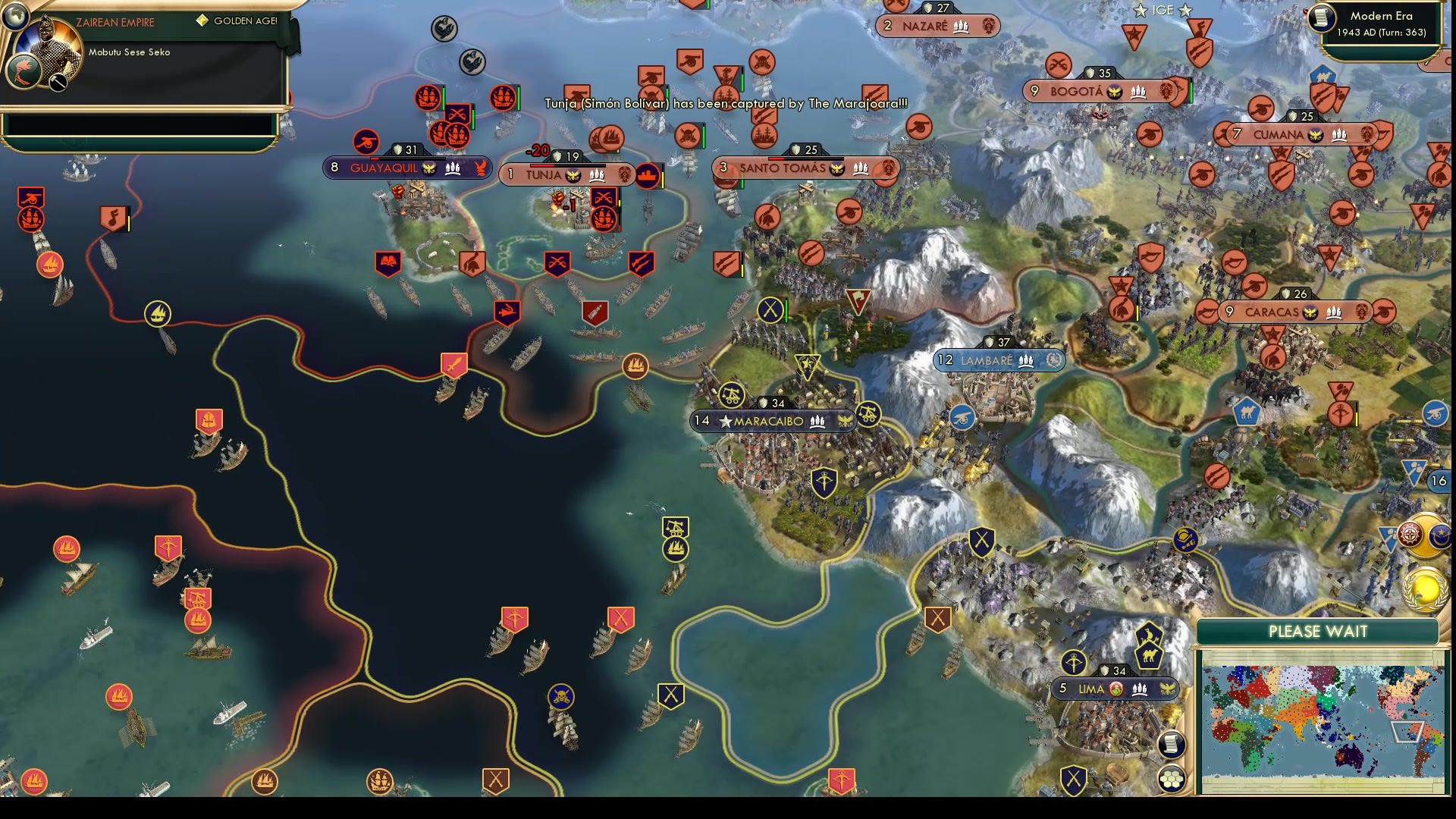The image size is (1456, 819).
Task: Open the social policies red gear icon
Action: (x=1409, y=533)
